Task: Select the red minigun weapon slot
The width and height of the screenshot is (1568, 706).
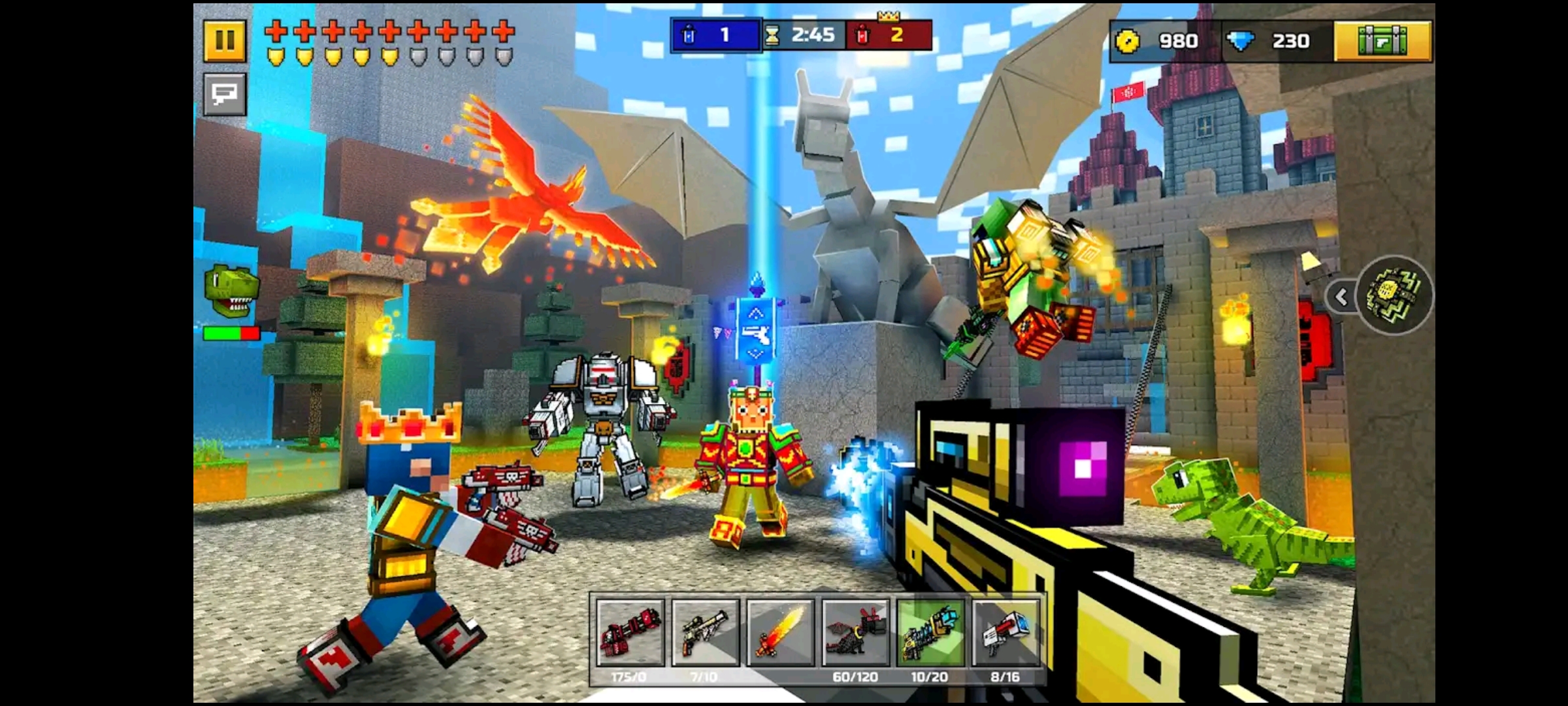Action: click(630, 633)
